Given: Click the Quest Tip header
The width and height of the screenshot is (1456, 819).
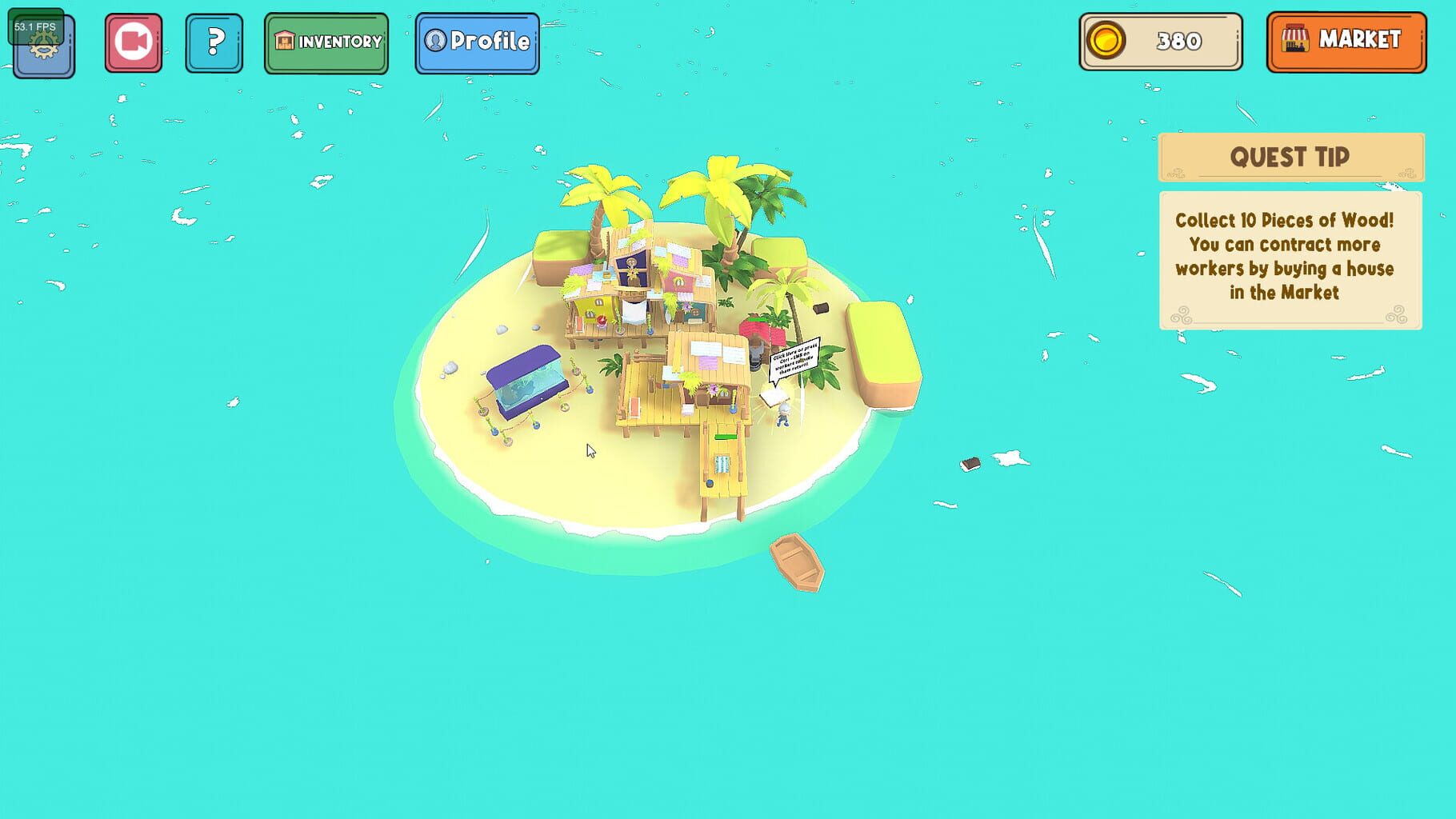Looking at the screenshot, I should coord(1289,157).
